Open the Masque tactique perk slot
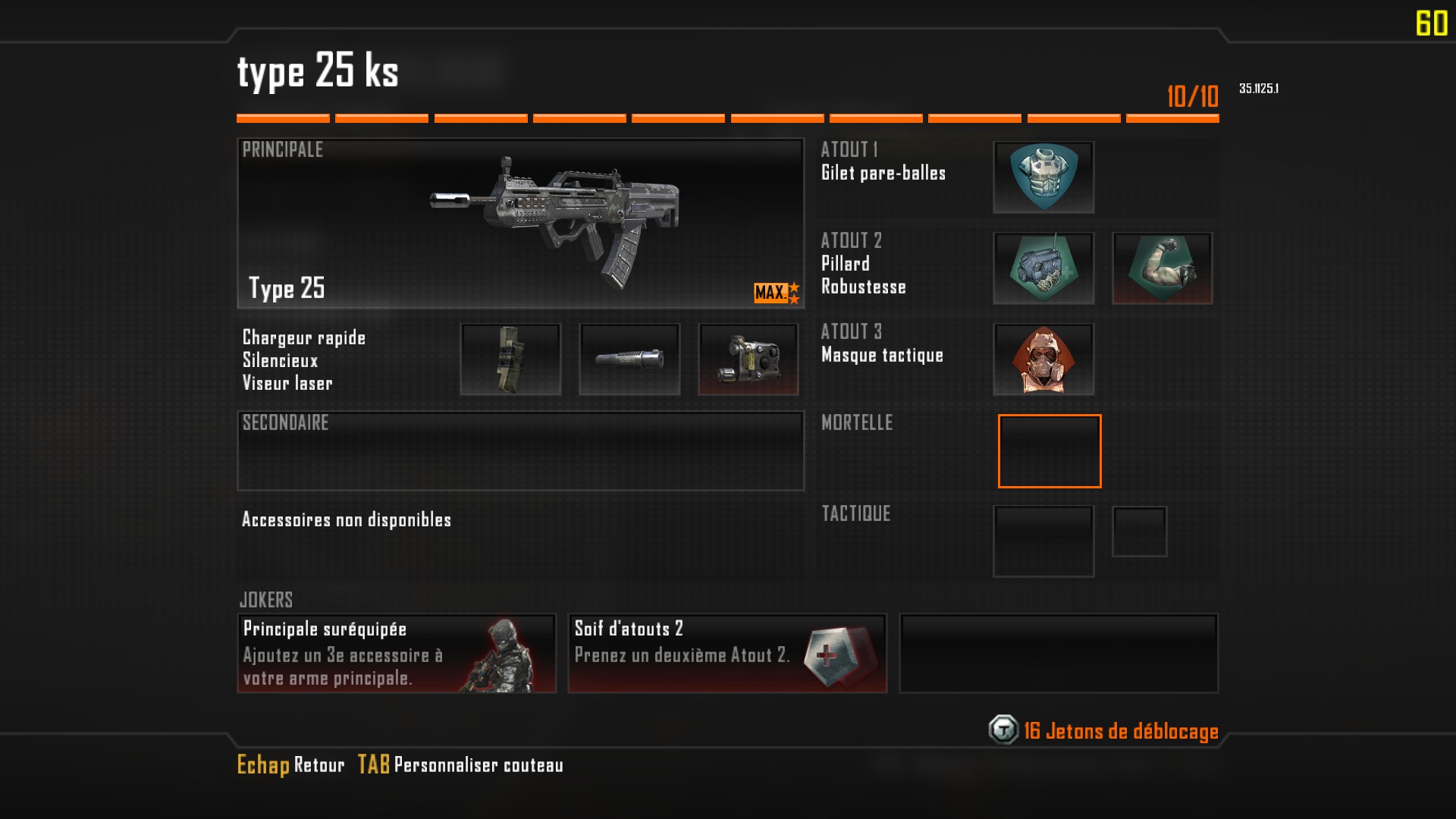The width and height of the screenshot is (1456, 819). (x=1043, y=359)
